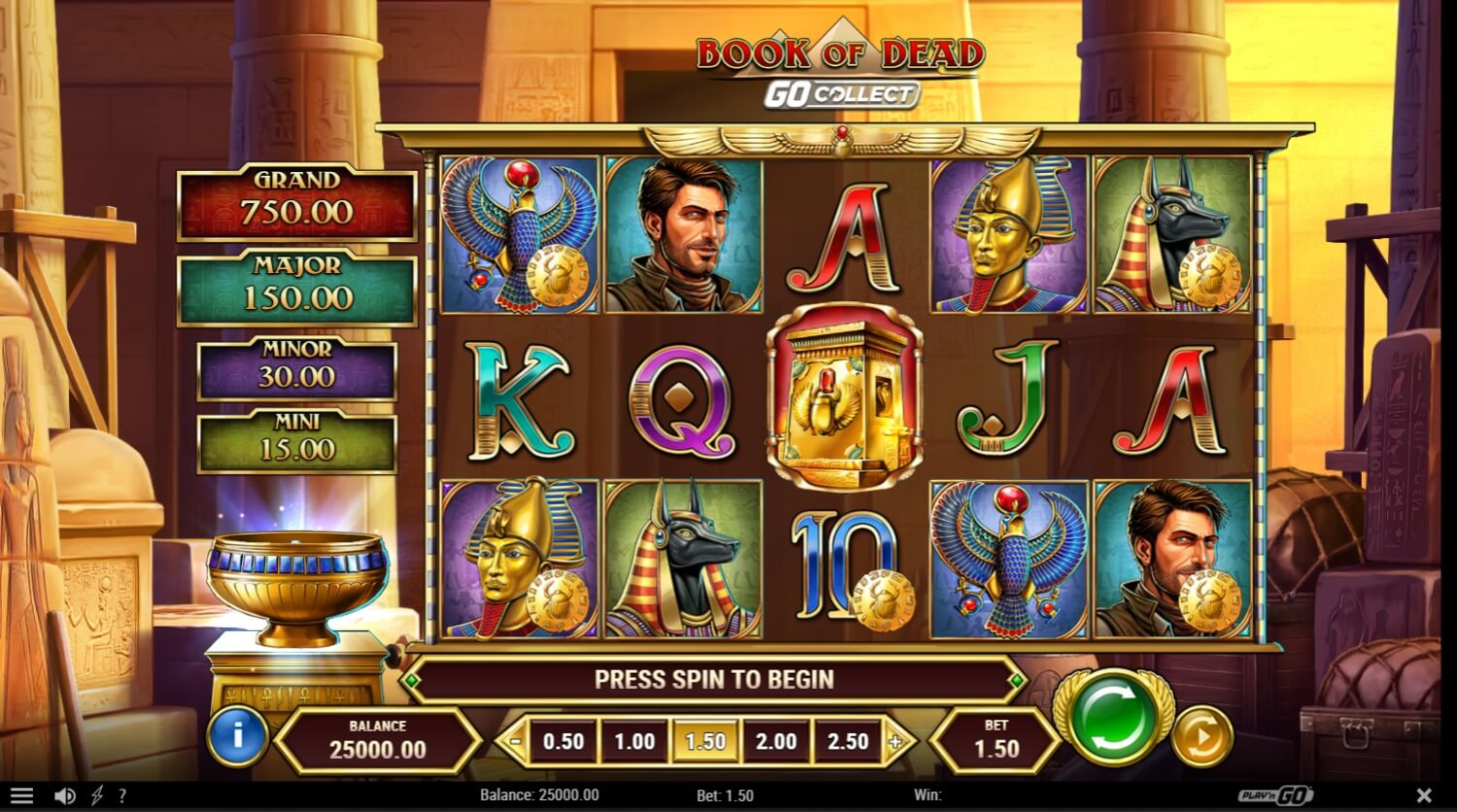Pick the 1.50 bet value
The image size is (1457, 812).
705,742
